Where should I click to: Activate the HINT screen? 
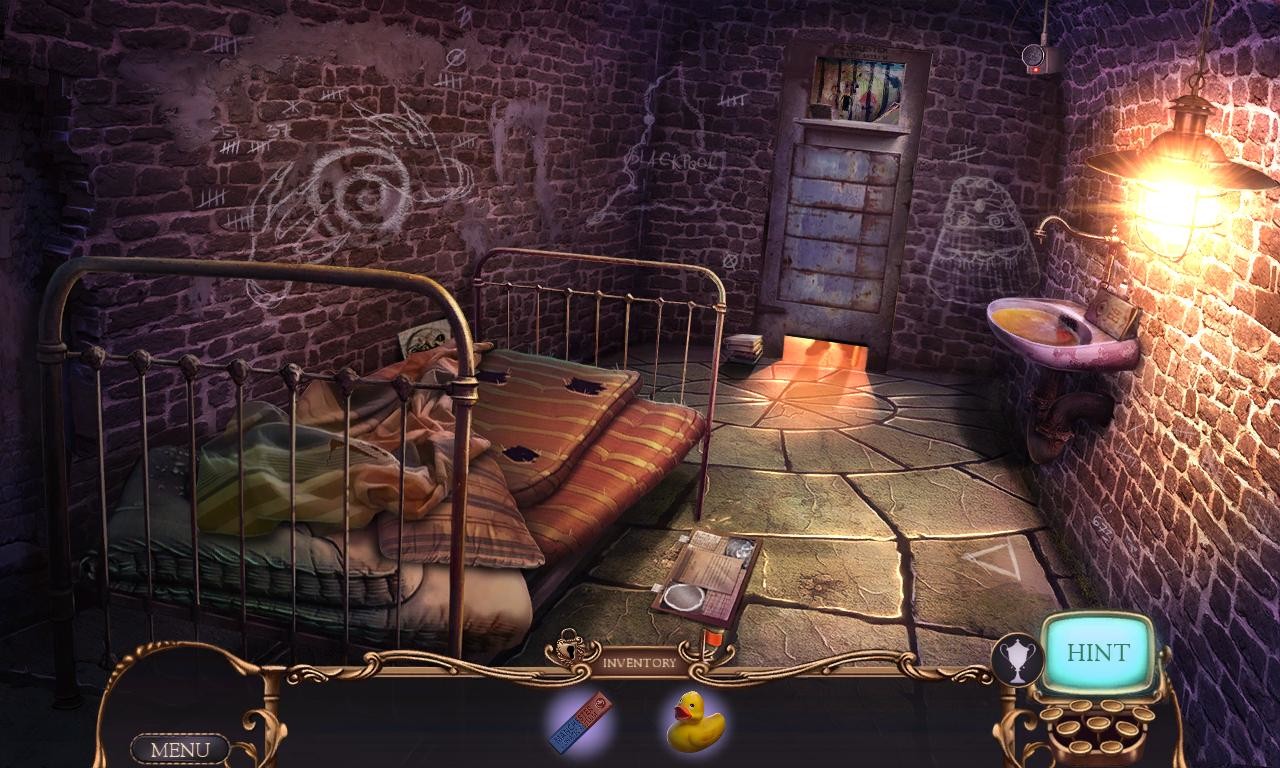[1097, 654]
